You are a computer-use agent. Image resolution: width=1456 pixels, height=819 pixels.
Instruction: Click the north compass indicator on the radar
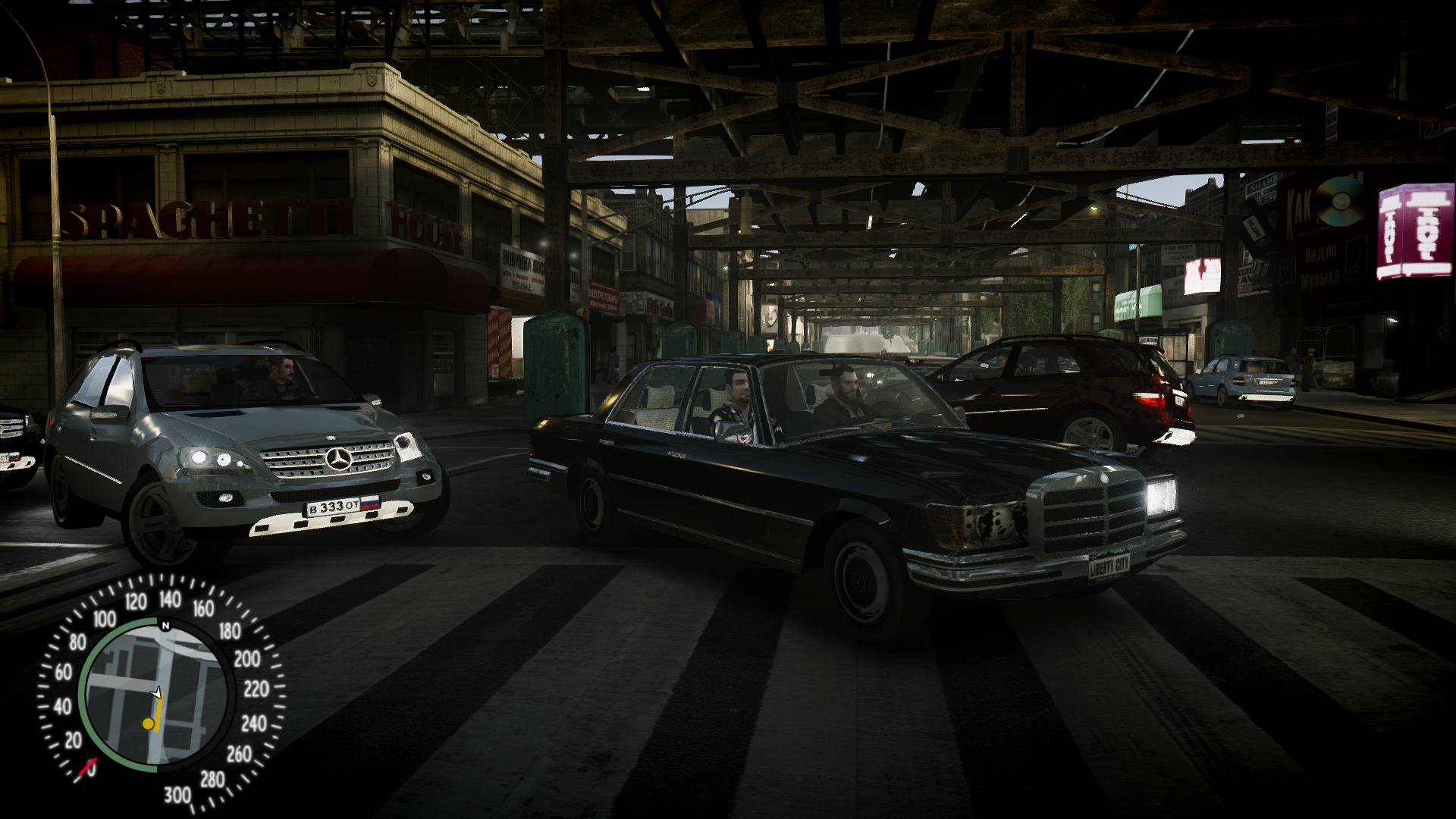pos(165,626)
